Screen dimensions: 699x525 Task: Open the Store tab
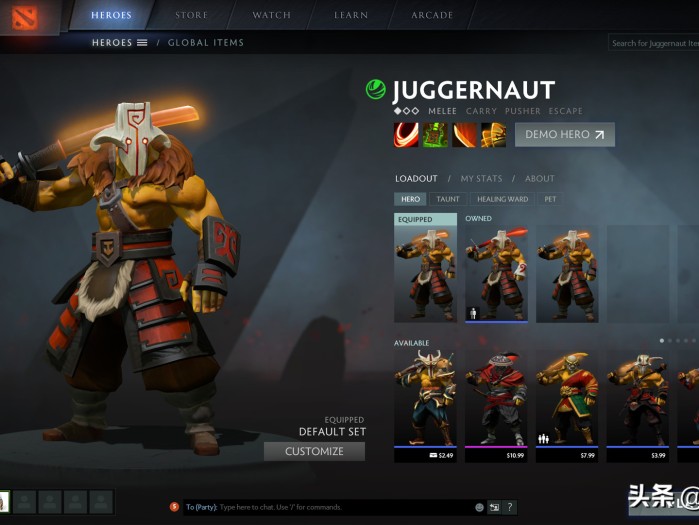pyautogui.click(x=191, y=15)
